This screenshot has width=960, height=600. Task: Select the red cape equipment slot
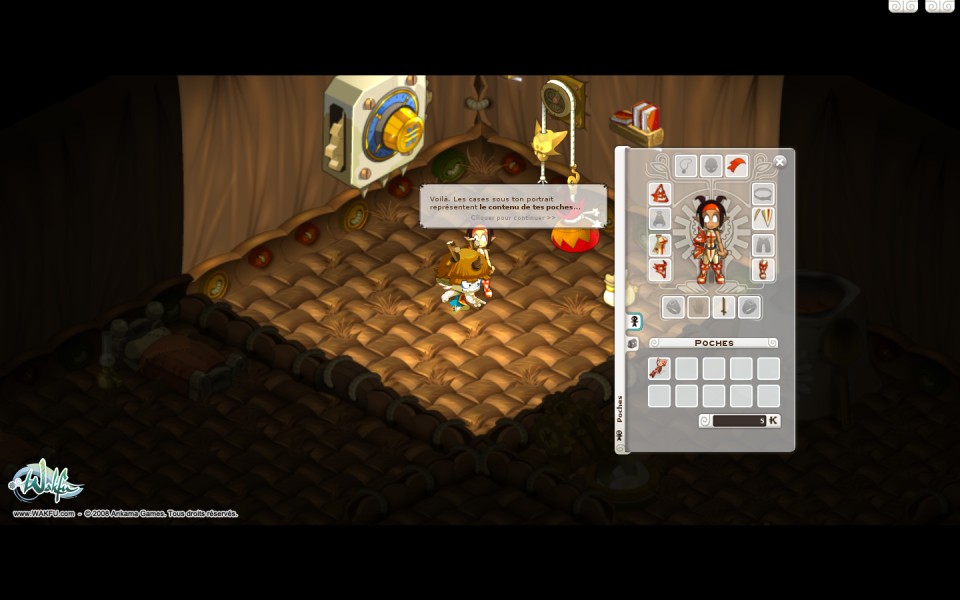(737, 165)
